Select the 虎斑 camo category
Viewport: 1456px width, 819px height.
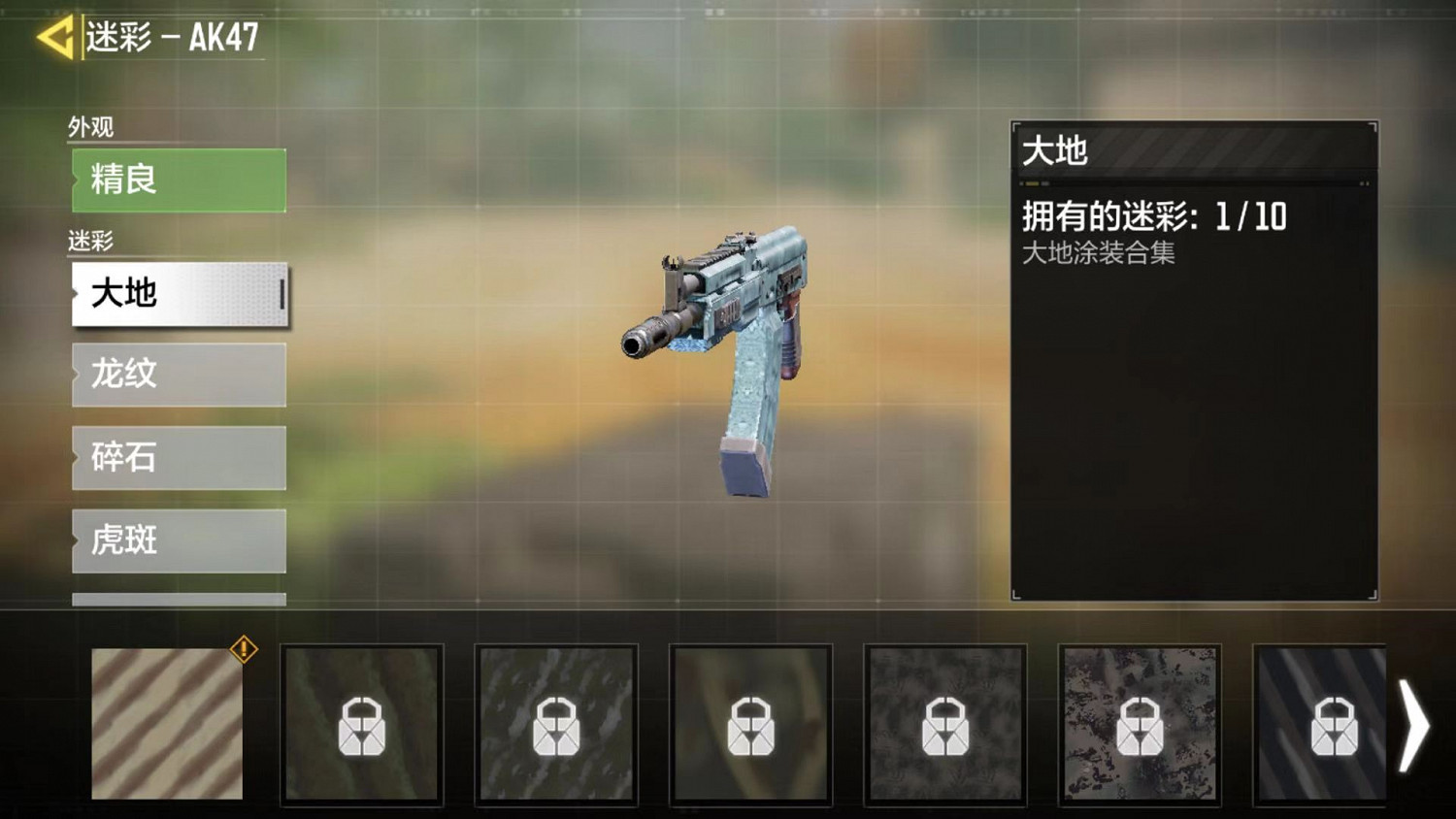point(178,540)
